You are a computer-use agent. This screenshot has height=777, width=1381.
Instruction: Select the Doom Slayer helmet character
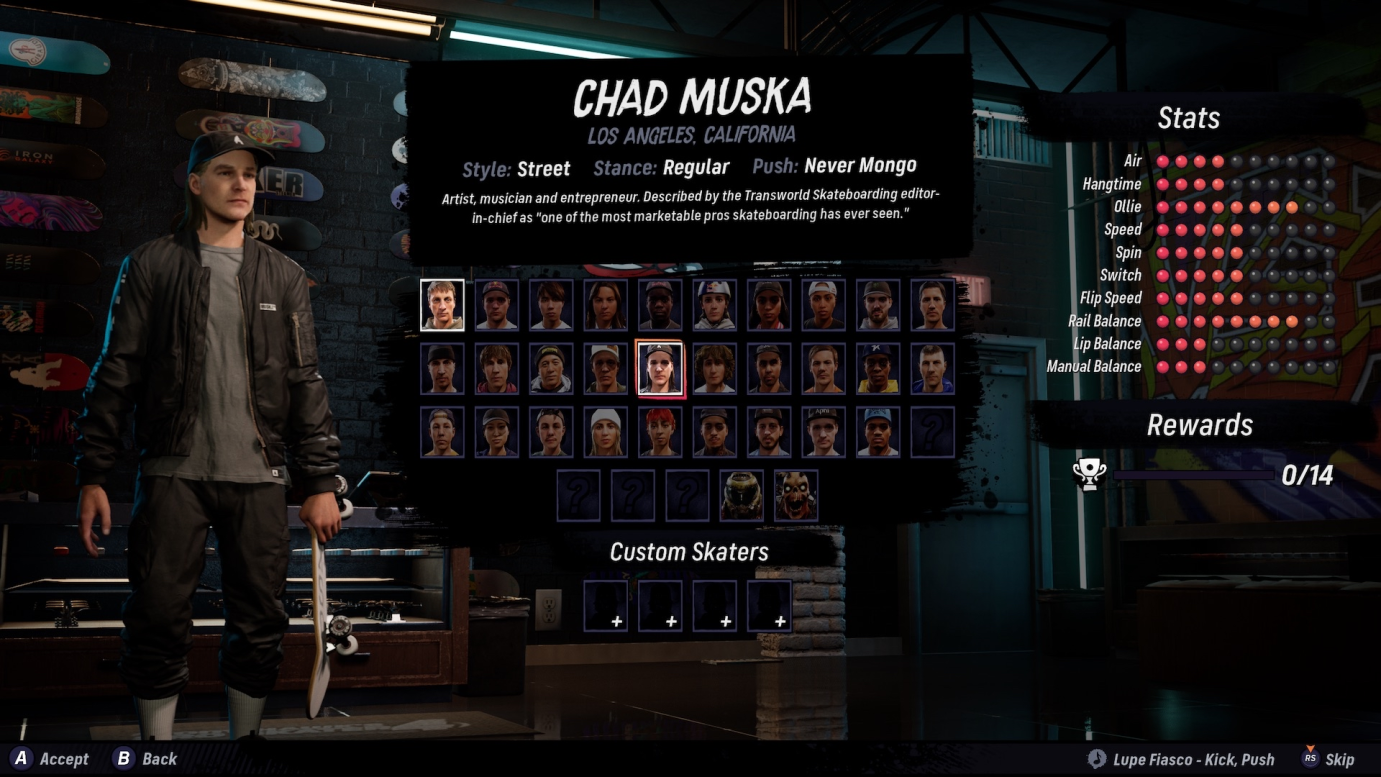click(741, 495)
